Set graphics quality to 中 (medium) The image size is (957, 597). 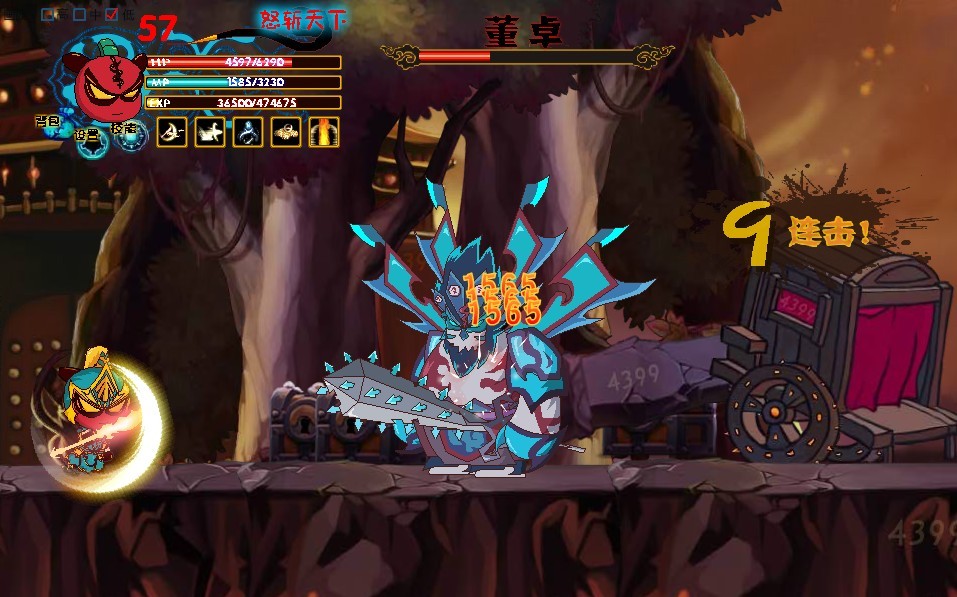(x=79, y=15)
